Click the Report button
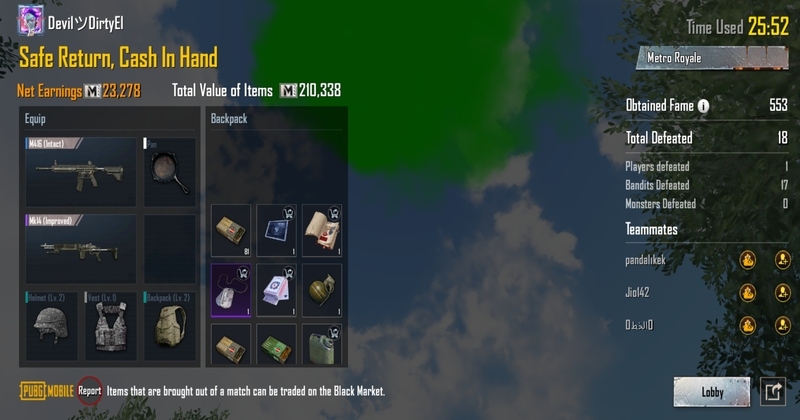This screenshot has width=800, height=420. (90, 391)
